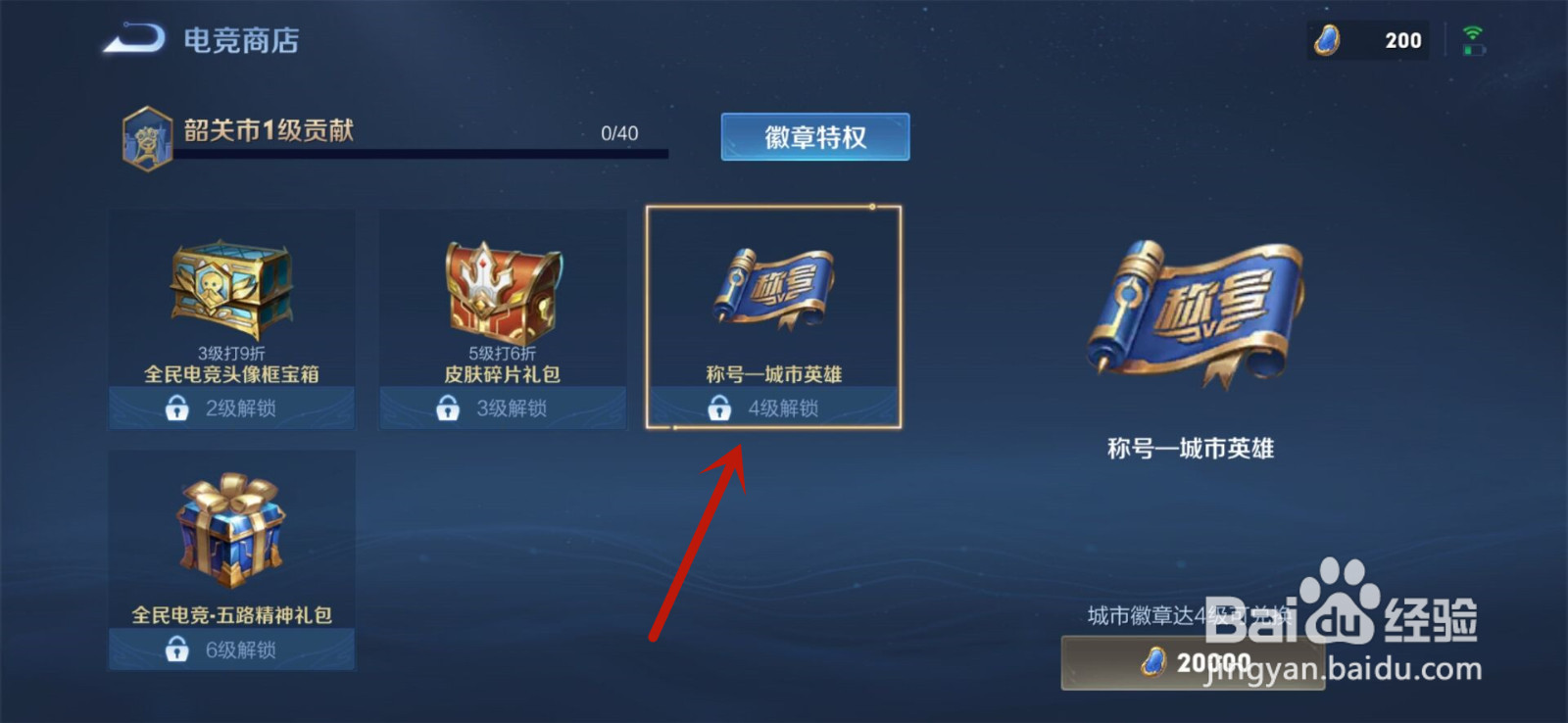Click the lock icon on 6级解锁 bar
Viewport: 1568px width, 723px height.
[177, 651]
